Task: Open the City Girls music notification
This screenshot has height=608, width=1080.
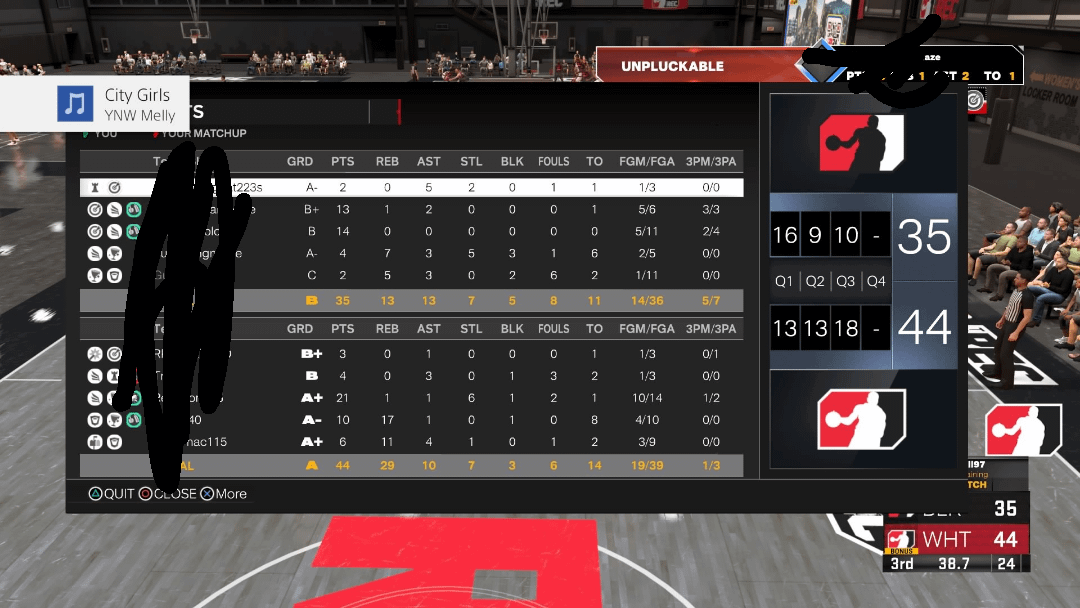Action: [95, 104]
